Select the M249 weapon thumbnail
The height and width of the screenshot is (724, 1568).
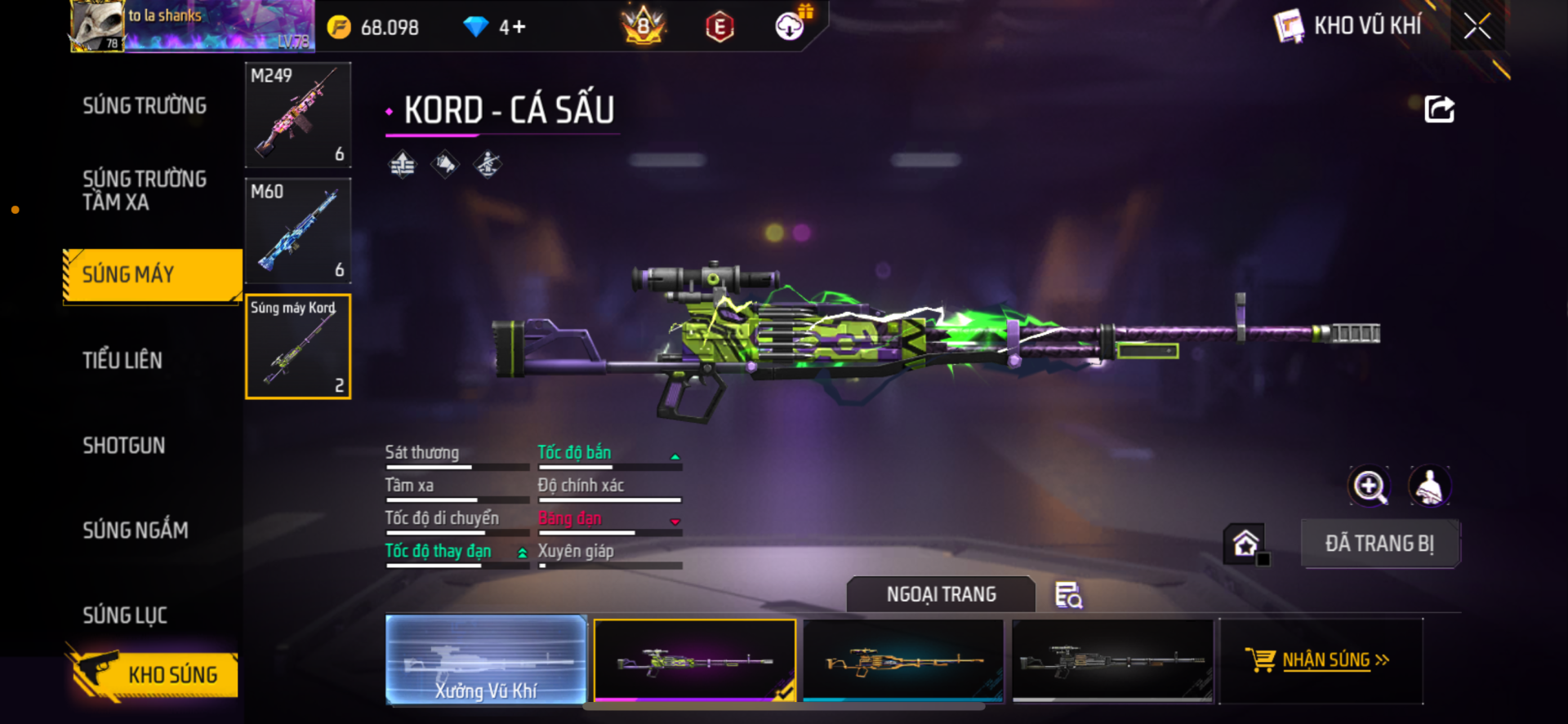pyautogui.click(x=298, y=115)
